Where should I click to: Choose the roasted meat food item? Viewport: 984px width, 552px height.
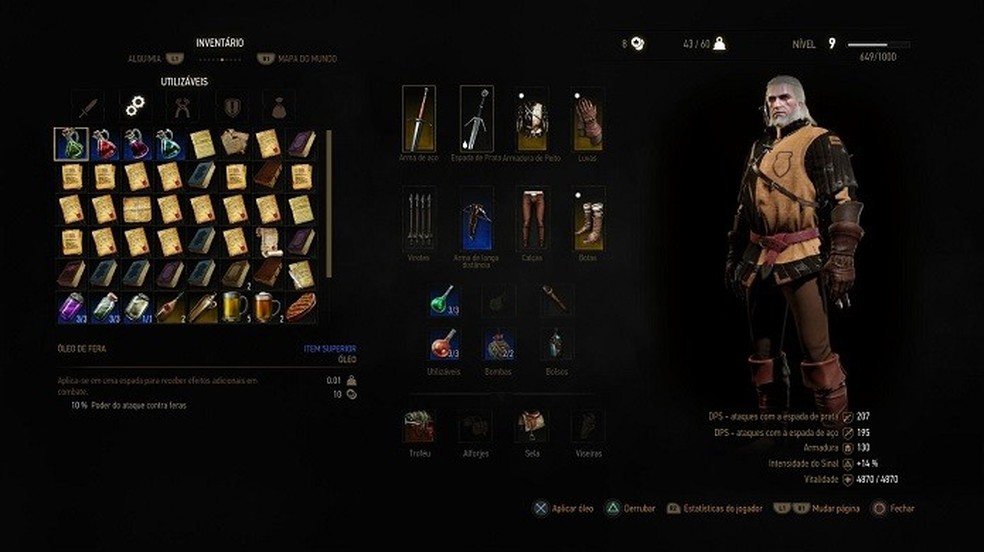click(300, 307)
